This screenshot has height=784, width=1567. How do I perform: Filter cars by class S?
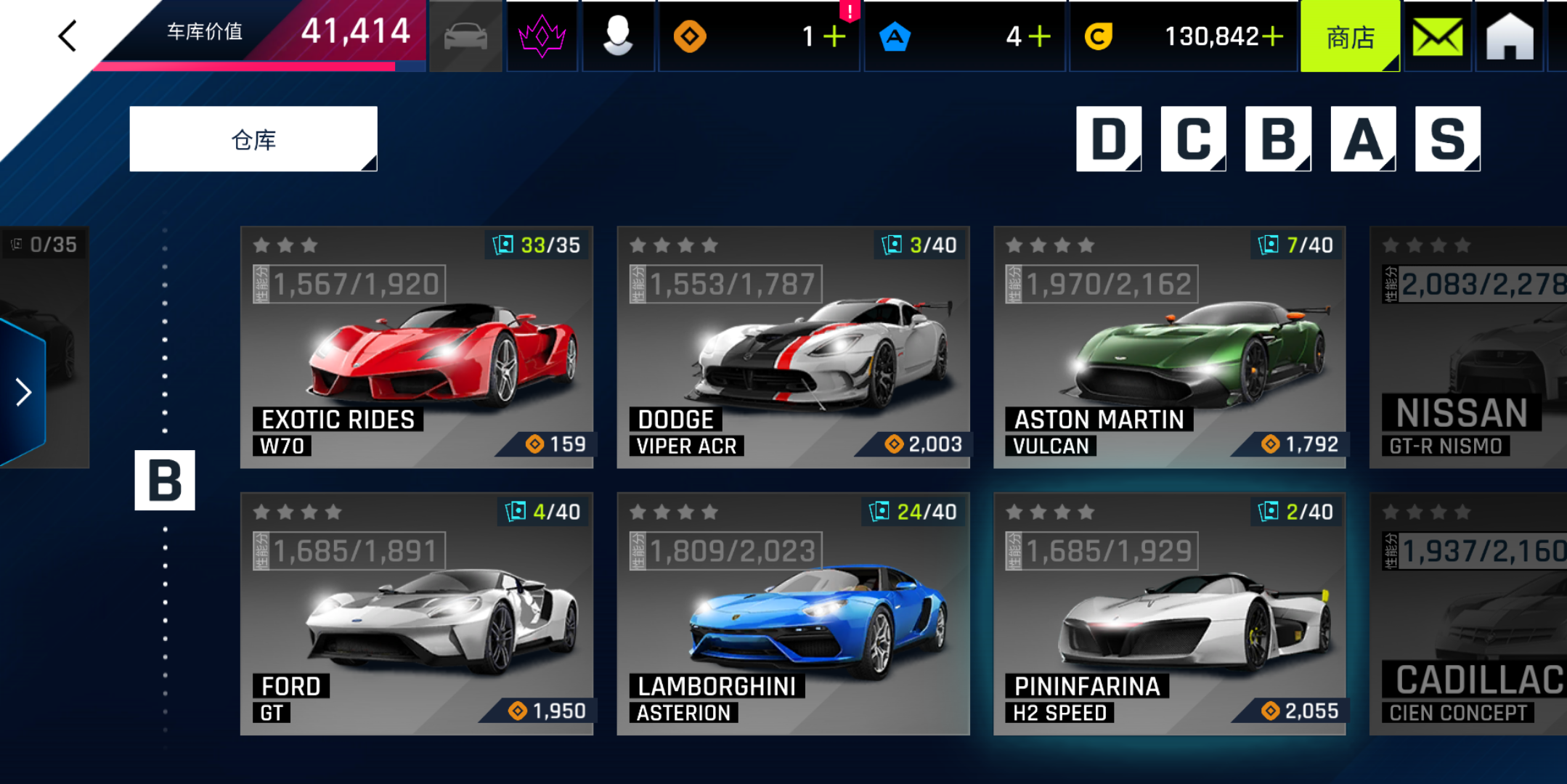click(x=1447, y=139)
